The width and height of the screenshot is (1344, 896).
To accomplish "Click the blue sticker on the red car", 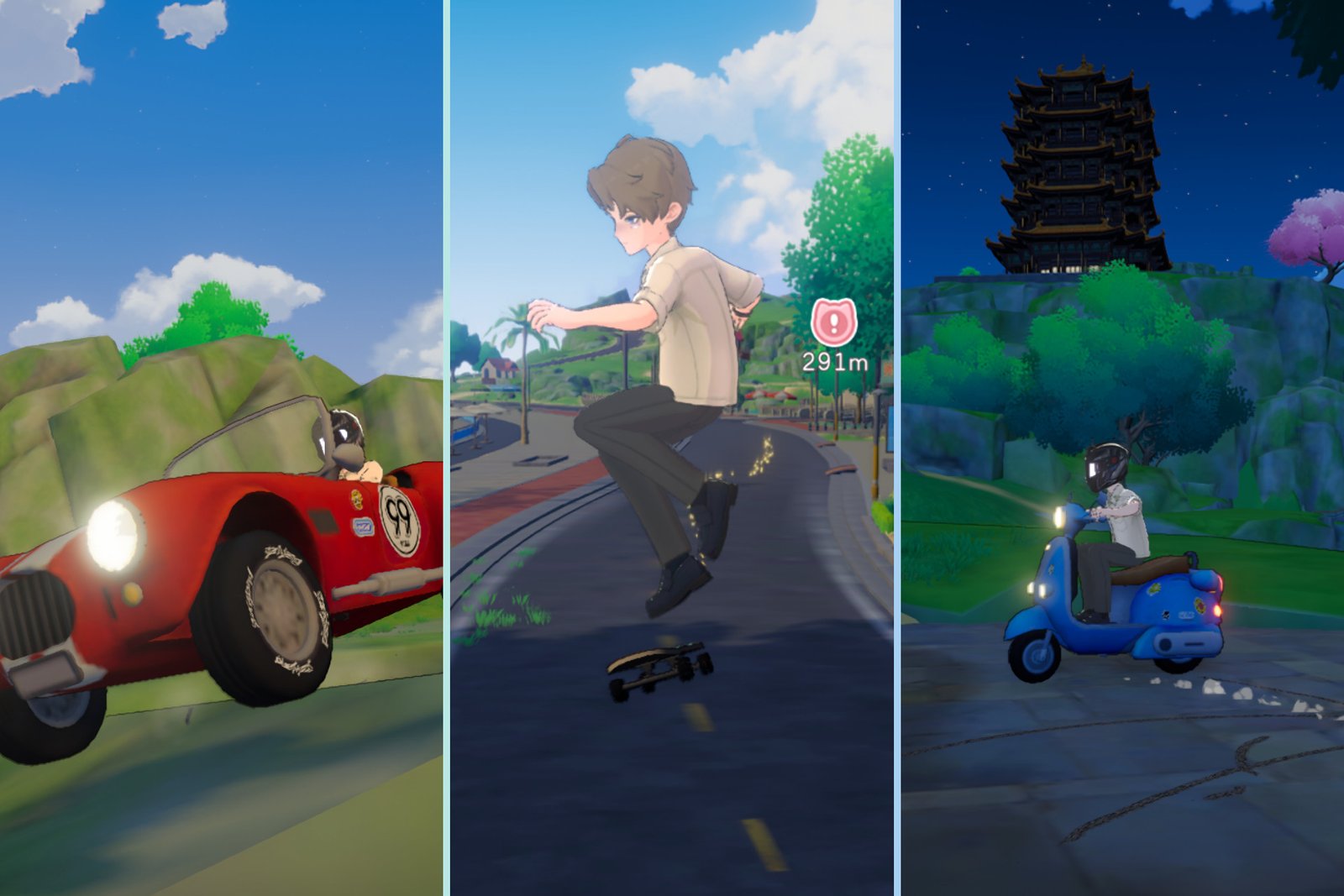I will (x=363, y=527).
